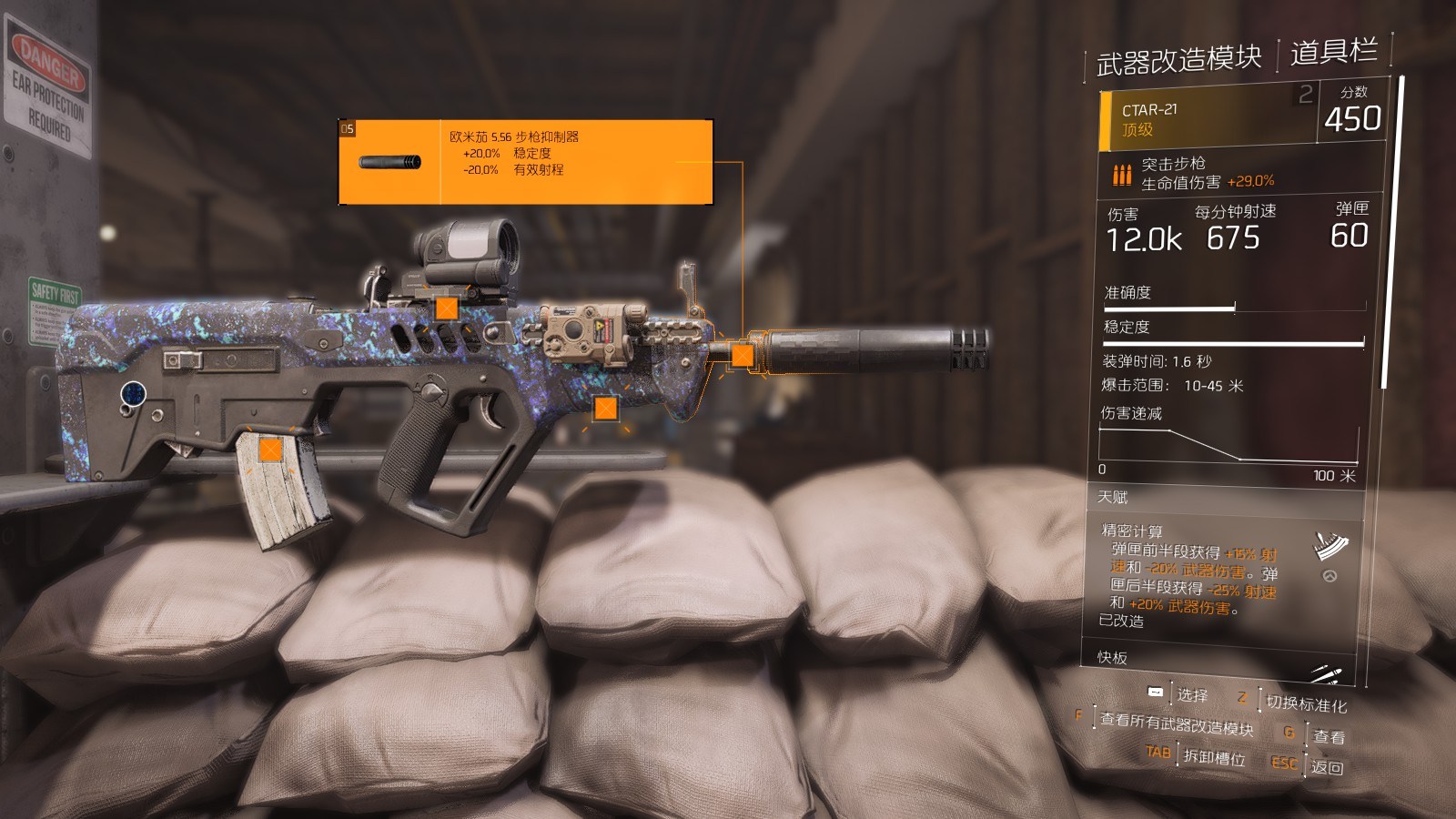The image size is (1456, 819).
Task: Choose the underbarrel mod slot marker
Action: click(x=605, y=409)
